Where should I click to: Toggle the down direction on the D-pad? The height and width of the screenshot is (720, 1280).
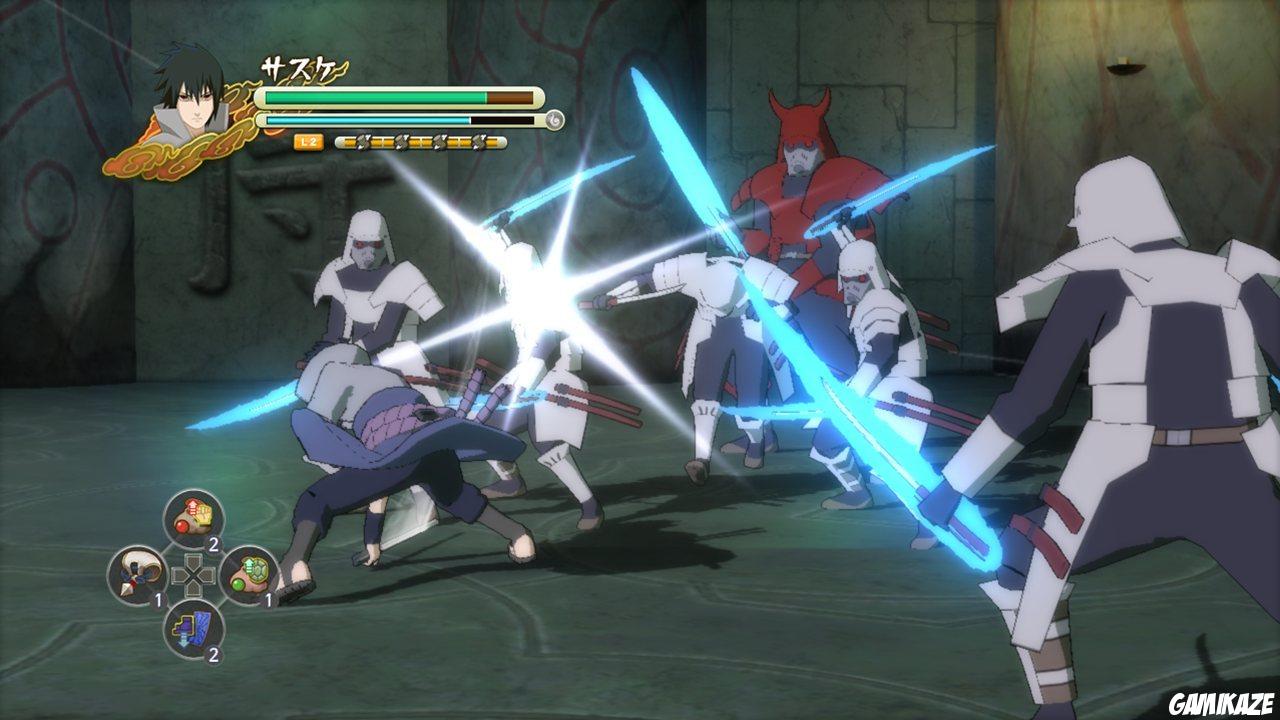coord(194,589)
